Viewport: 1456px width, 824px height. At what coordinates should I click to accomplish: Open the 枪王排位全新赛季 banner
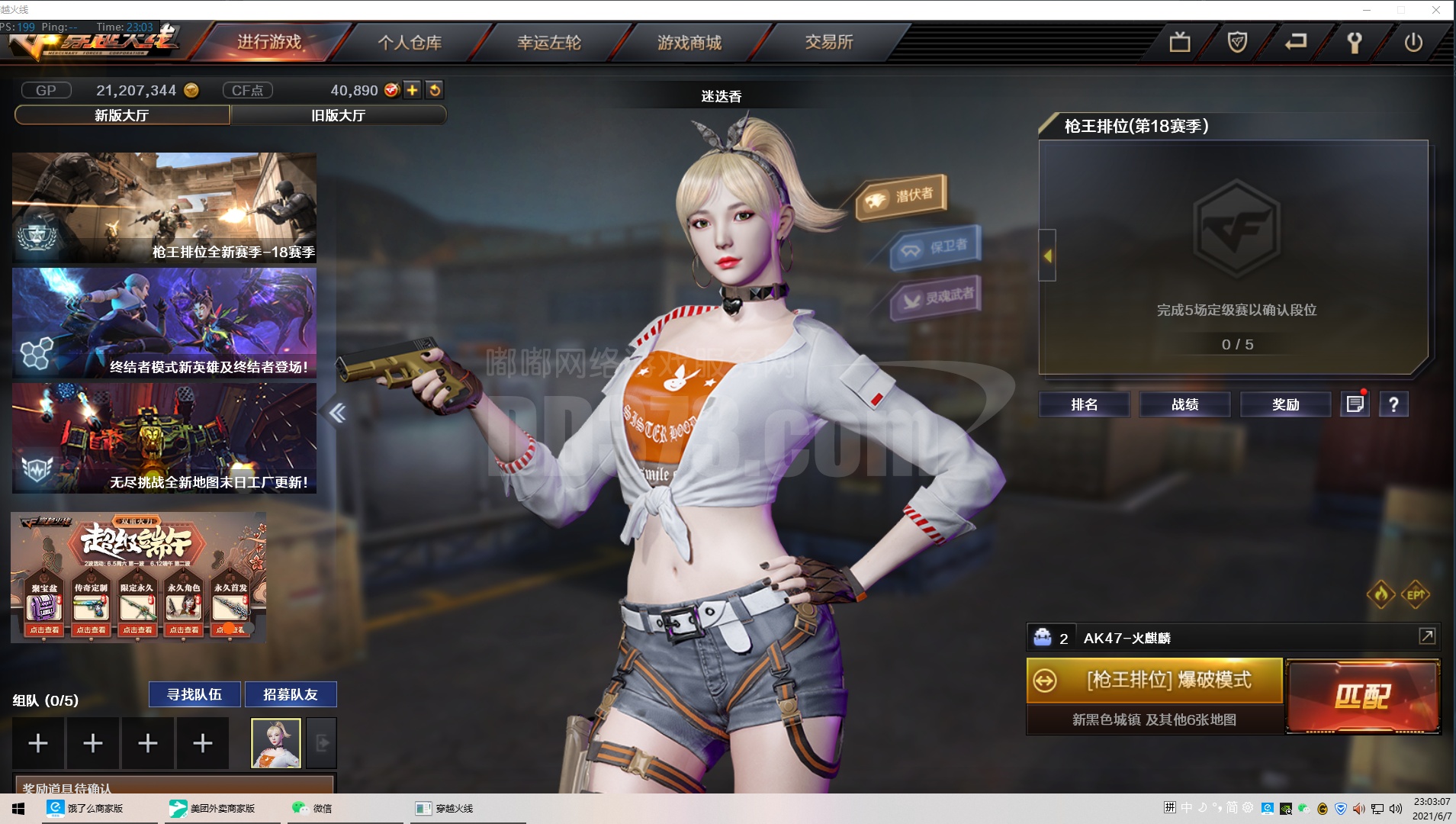tap(164, 208)
